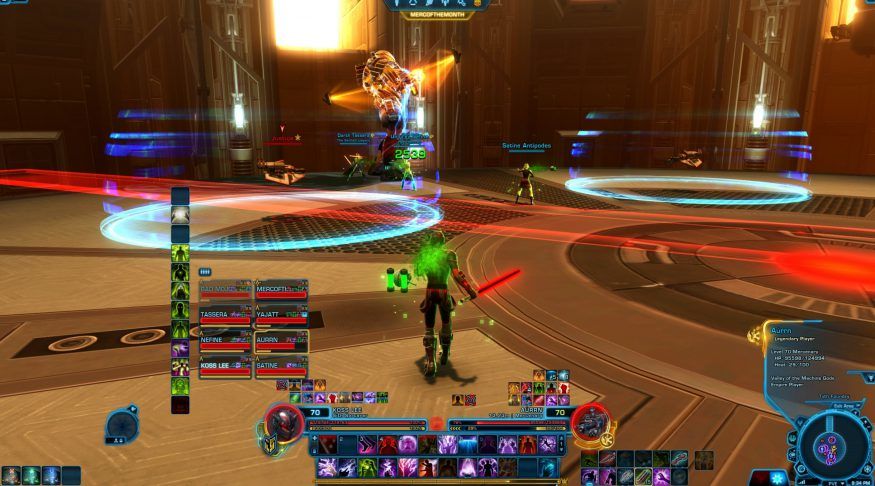
Task: Click the Mercofthemonth raid frame
Action: [x=281, y=292]
